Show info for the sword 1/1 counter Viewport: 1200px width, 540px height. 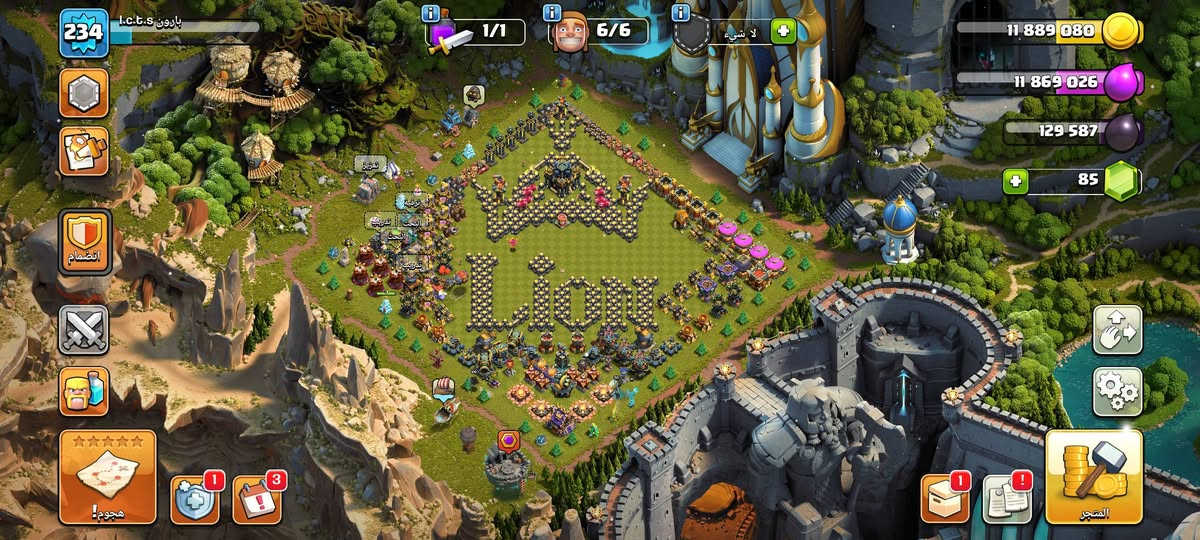[431, 13]
